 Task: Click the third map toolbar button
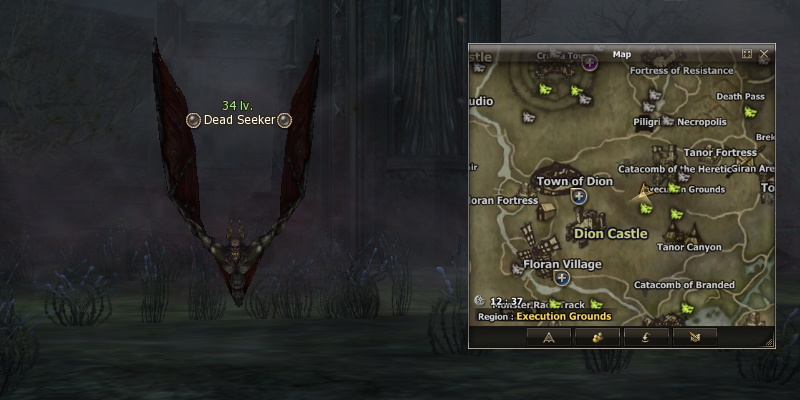(x=646, y=337)
